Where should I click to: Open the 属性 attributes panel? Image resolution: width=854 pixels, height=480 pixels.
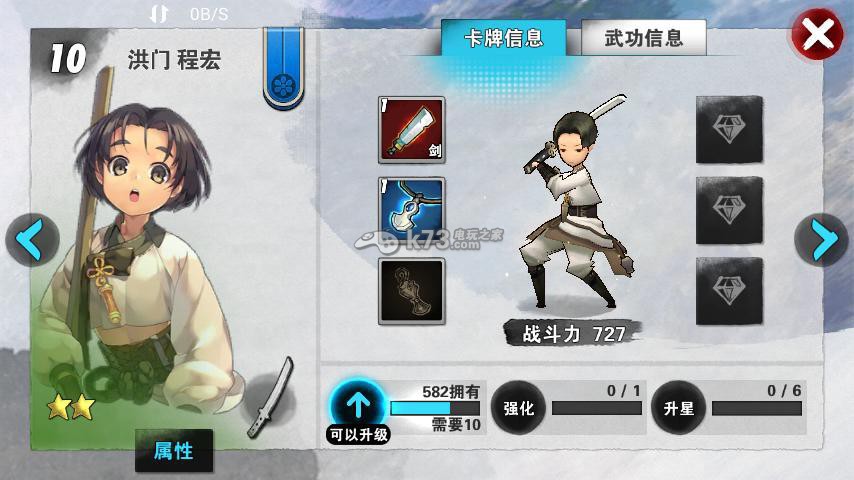(x=173, y=451)
